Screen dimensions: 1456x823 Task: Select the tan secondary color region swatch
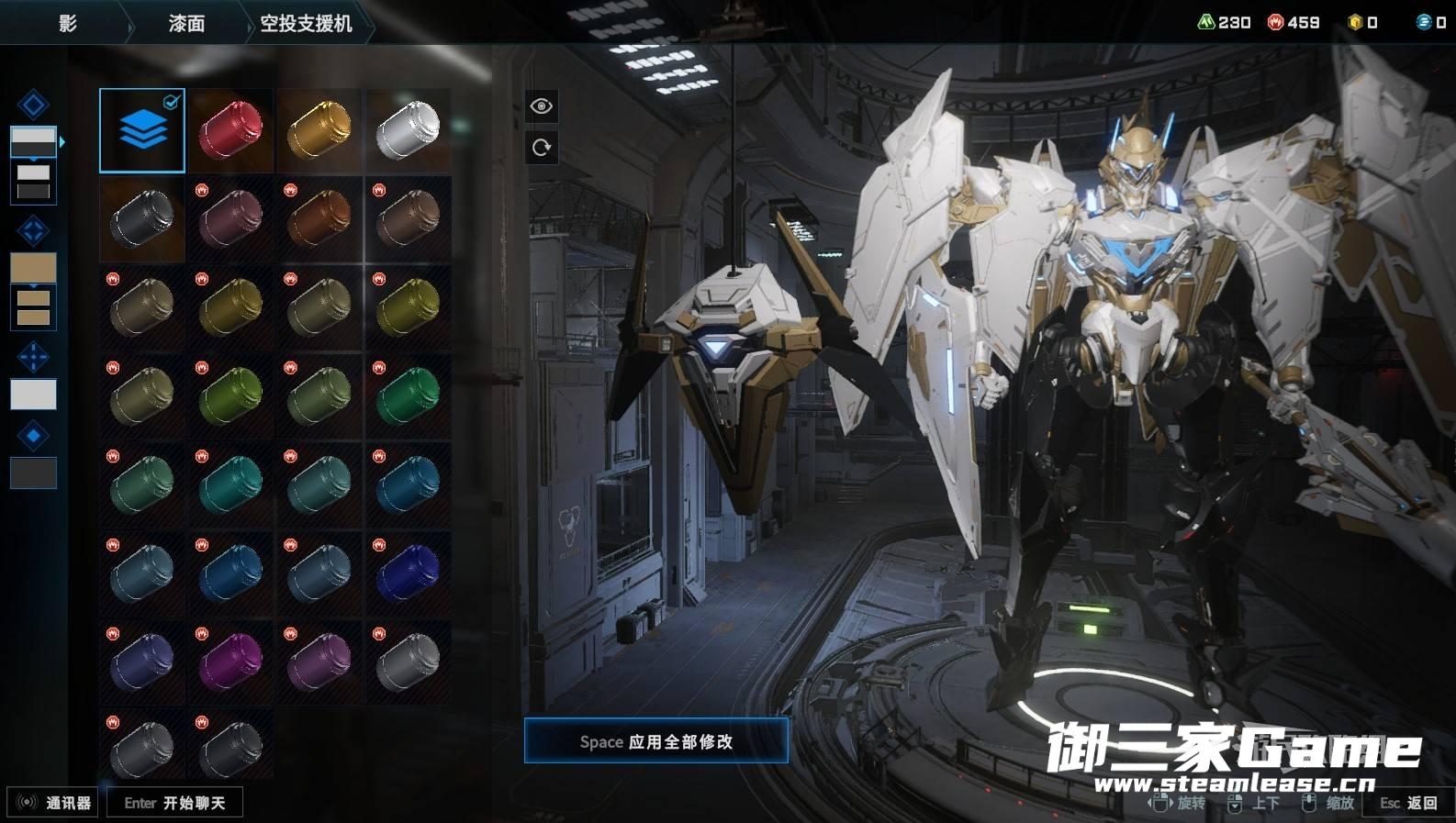(33, 268)
